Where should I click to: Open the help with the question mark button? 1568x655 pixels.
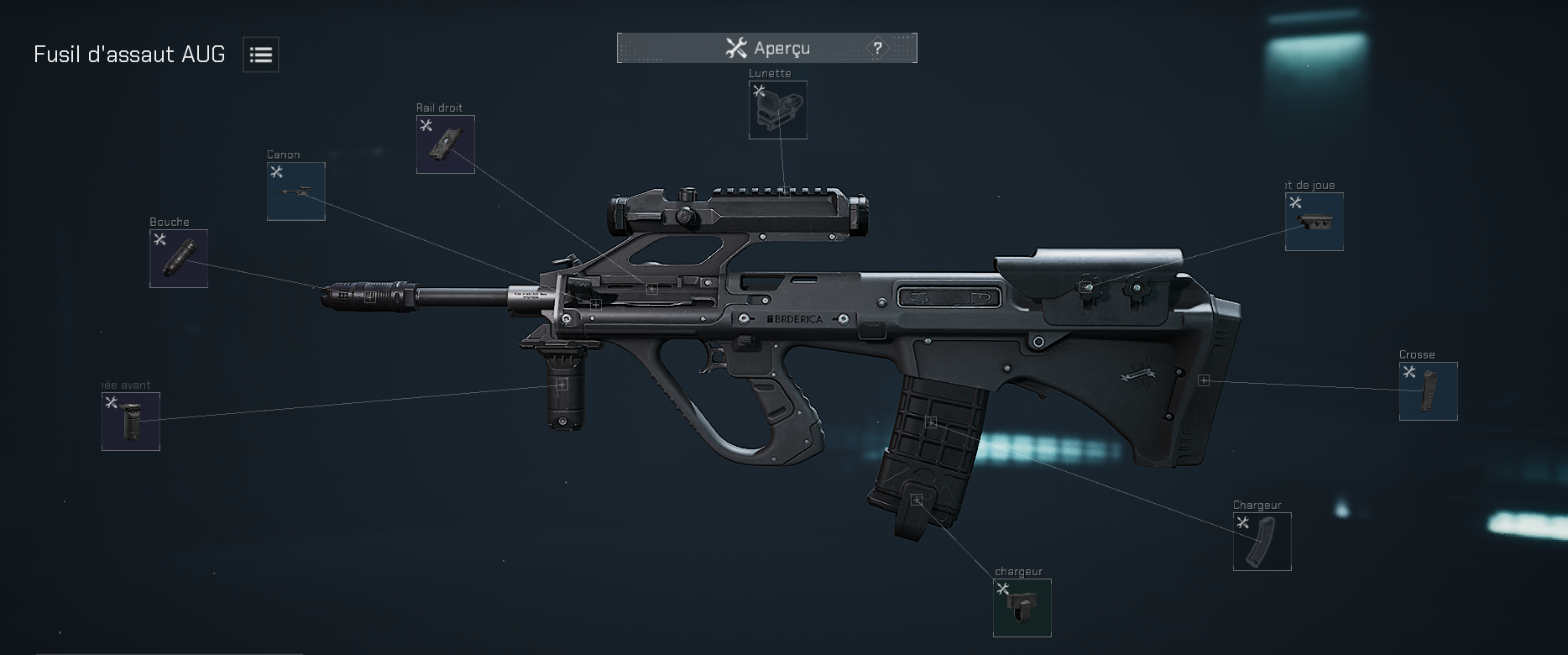click(878, 47)
